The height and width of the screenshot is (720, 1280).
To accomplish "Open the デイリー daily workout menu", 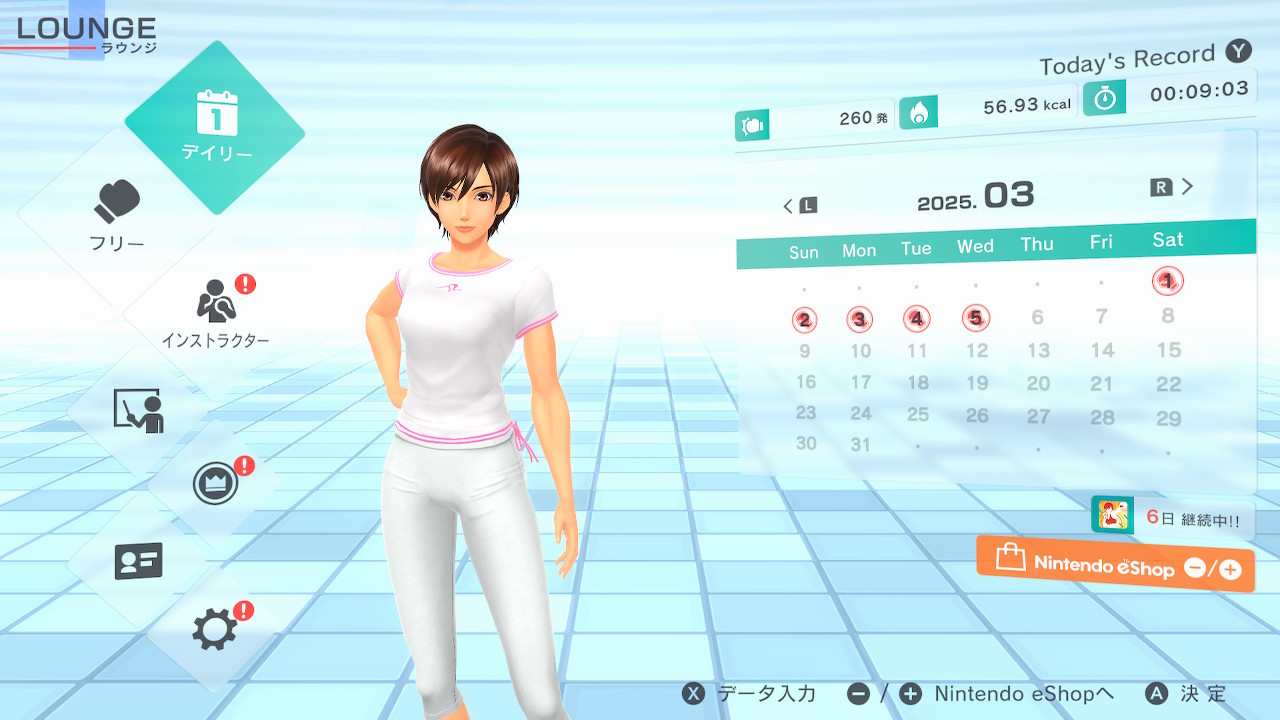I will pos(215,127).
